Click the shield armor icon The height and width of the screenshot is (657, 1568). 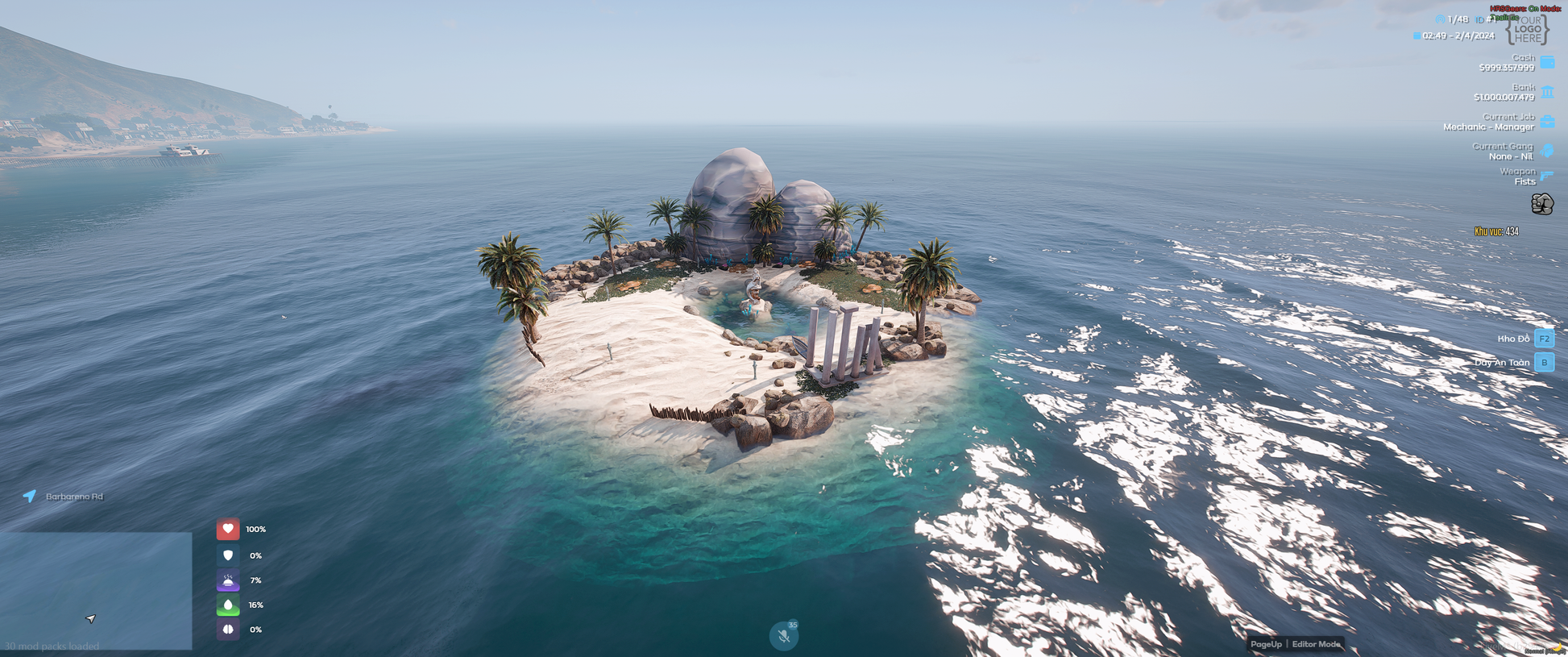[x=228, y=555]
